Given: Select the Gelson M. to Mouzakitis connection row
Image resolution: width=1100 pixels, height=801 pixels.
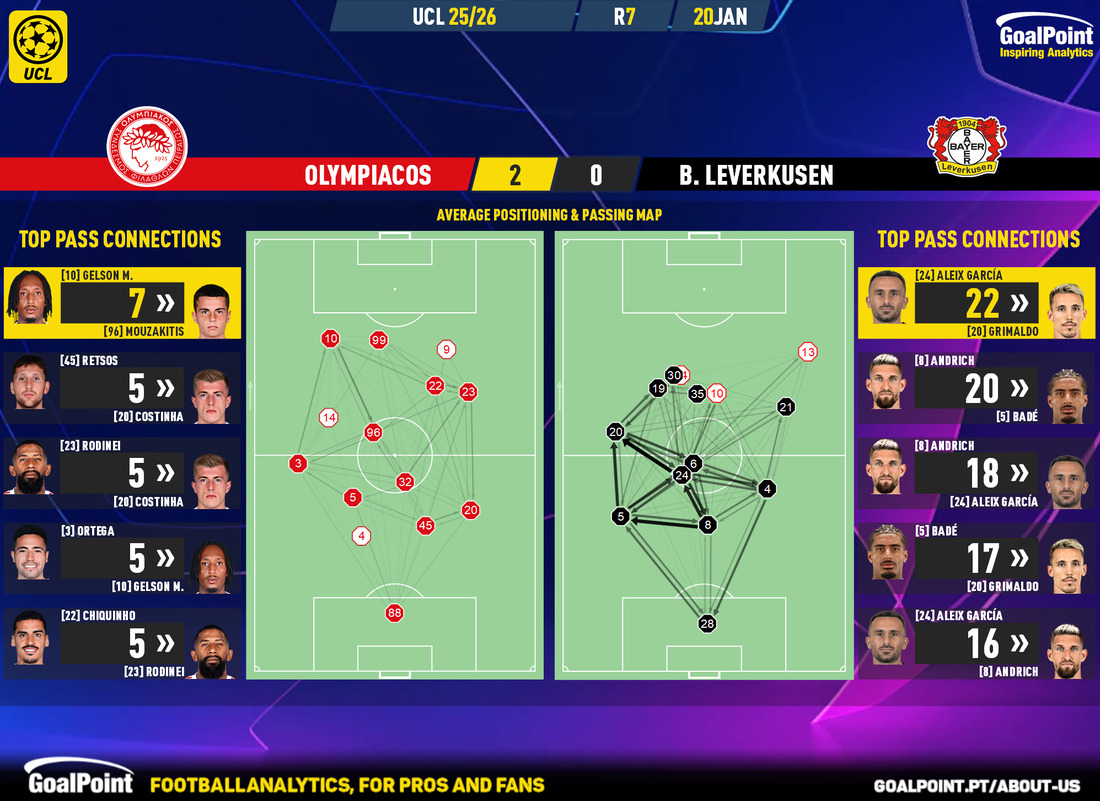Looking at the screenshot, I should point(121,303).
